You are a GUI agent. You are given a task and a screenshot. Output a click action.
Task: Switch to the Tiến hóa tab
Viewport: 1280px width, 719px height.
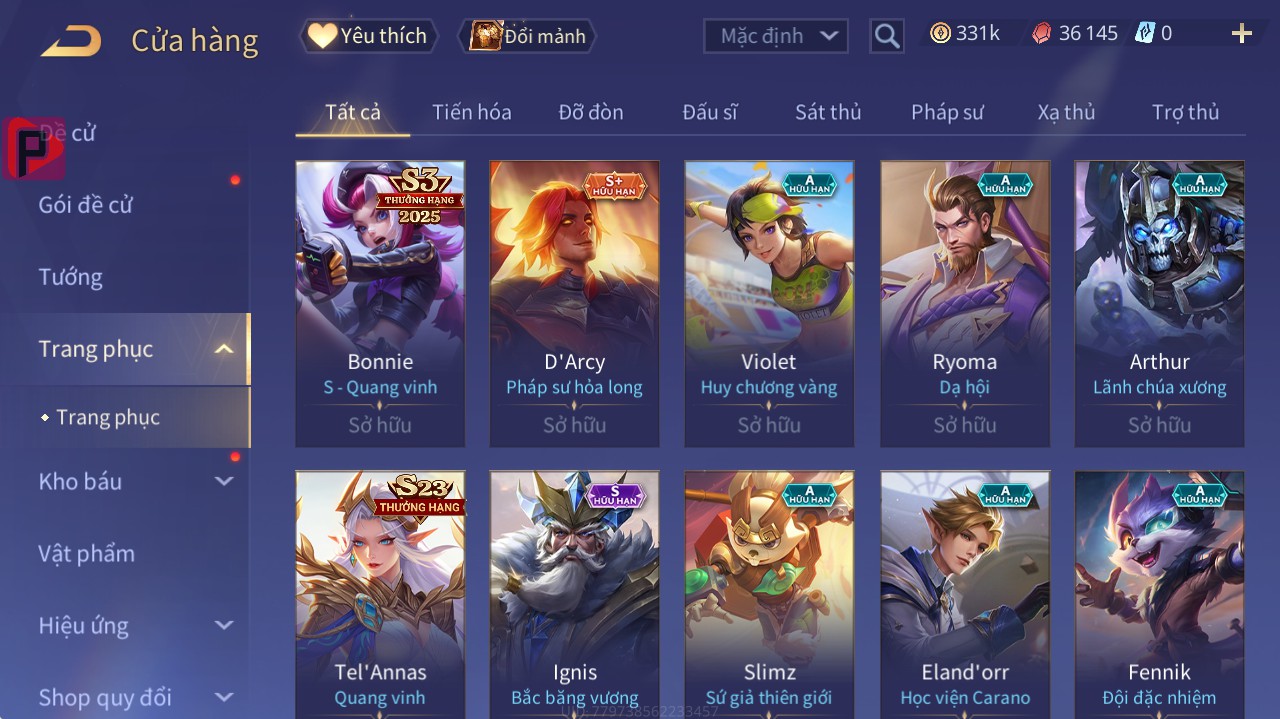(x=471, y=112)
